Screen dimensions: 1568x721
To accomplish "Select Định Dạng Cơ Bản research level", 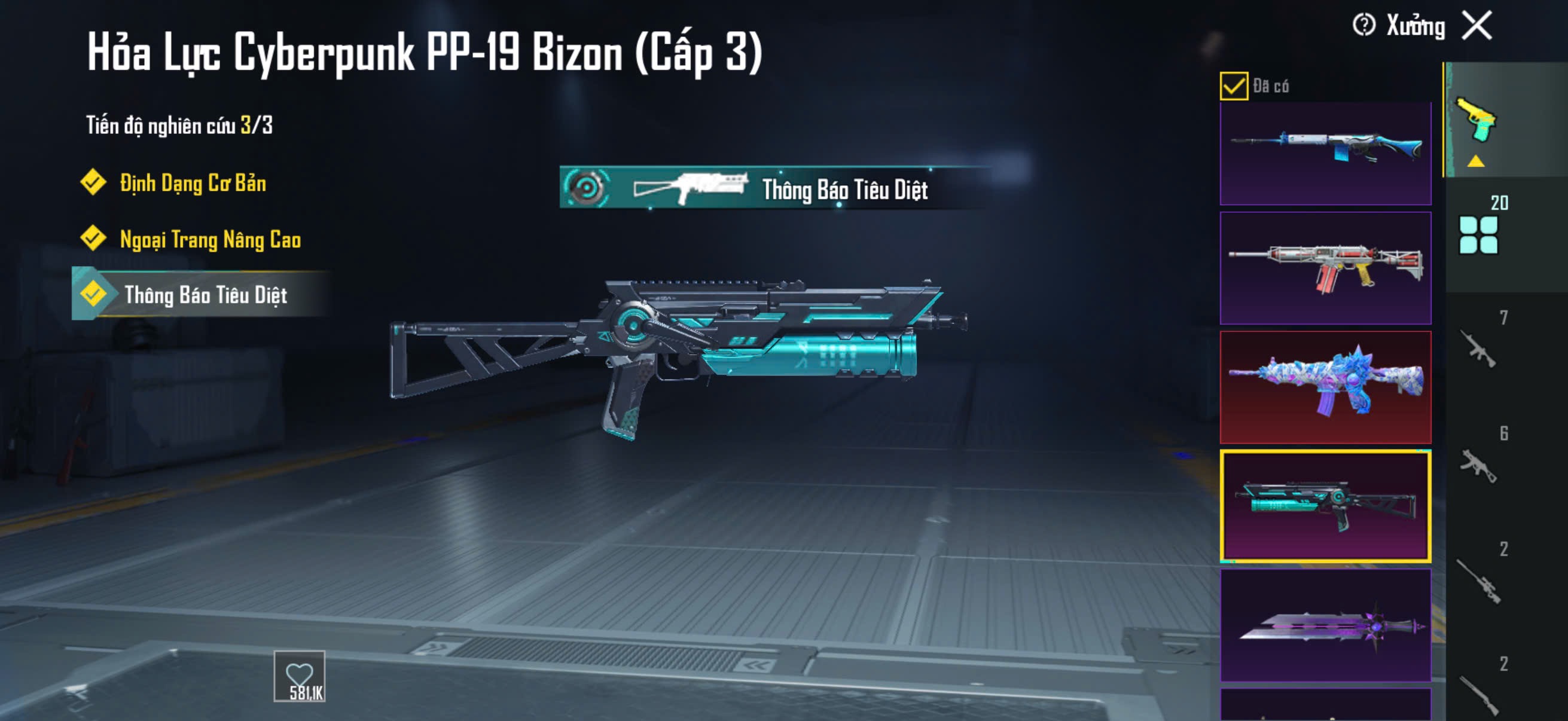I will tap(192, 183).
